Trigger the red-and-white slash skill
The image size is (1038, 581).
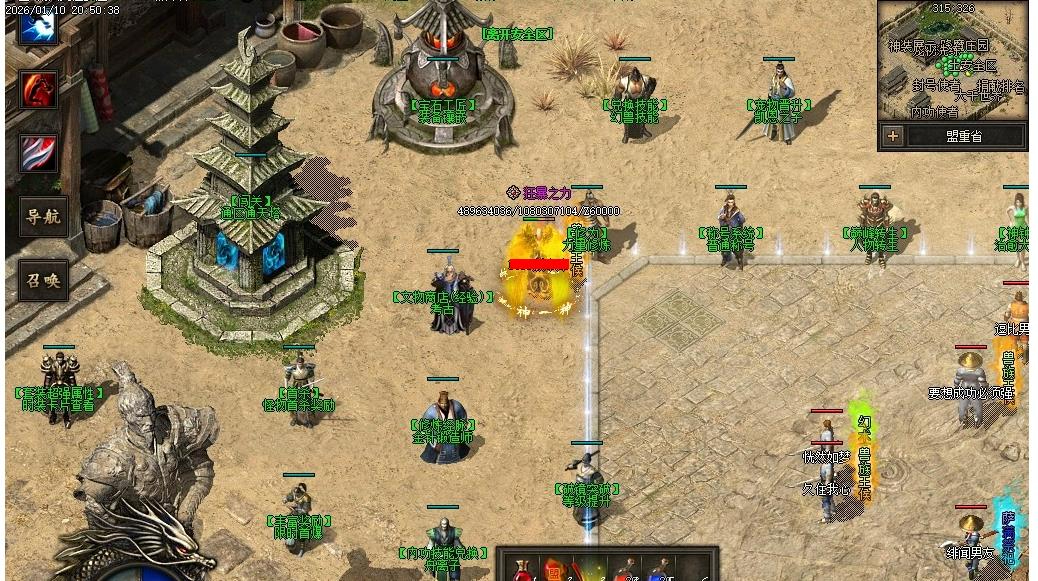(x=39, y=154)
